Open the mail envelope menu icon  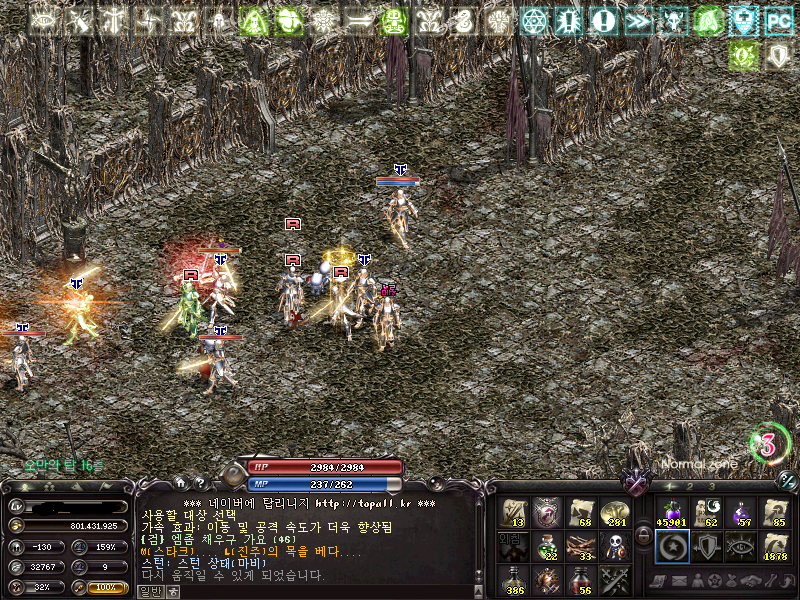click(x=678, y=580)
